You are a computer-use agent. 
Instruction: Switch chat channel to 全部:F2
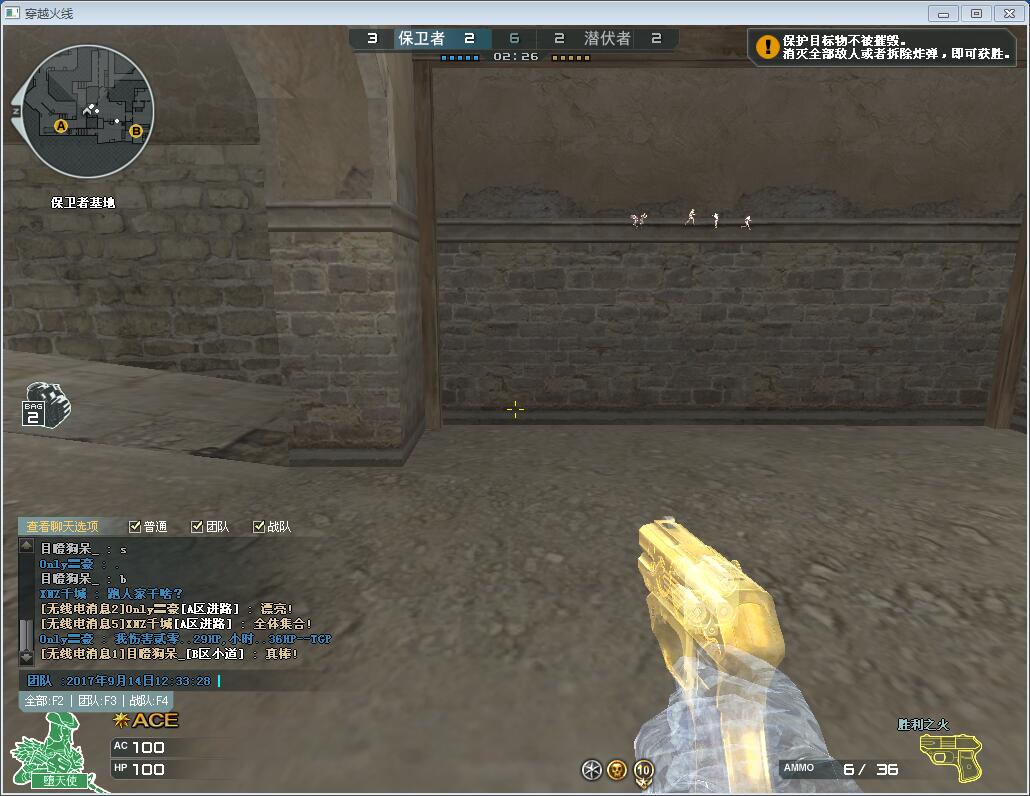pyautogui.click(x=45, y=701)
